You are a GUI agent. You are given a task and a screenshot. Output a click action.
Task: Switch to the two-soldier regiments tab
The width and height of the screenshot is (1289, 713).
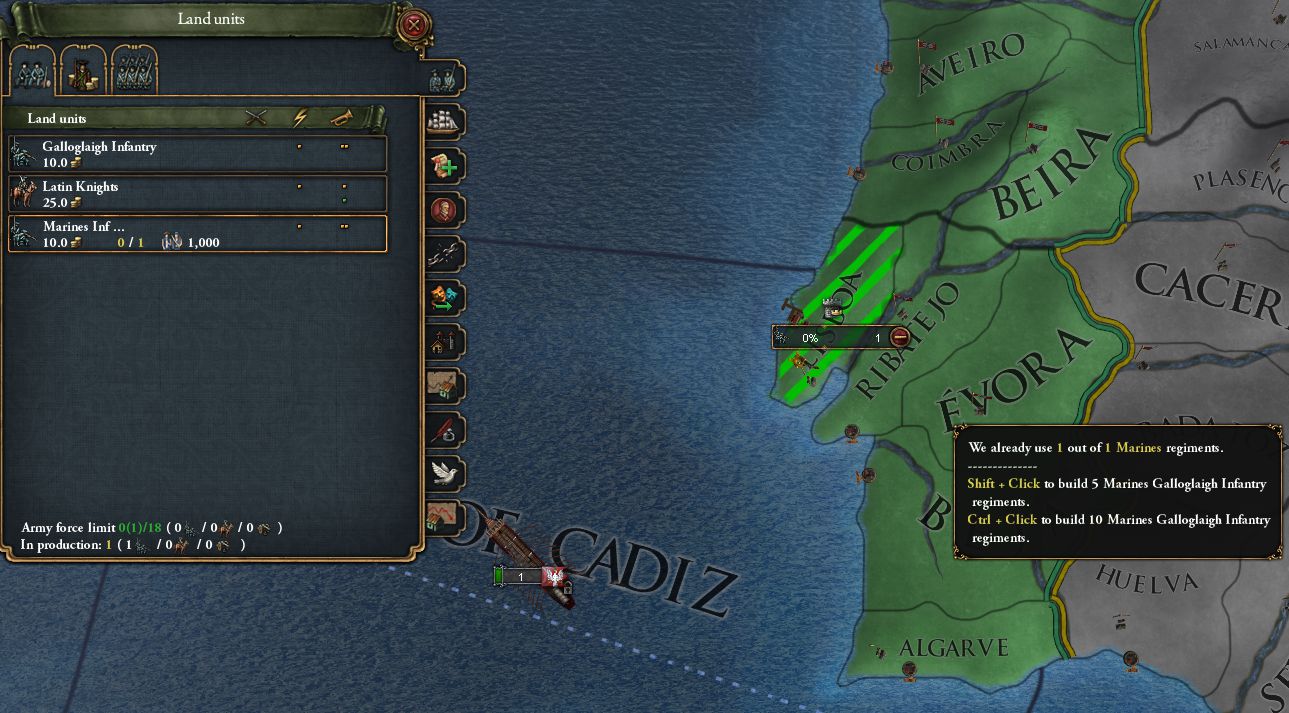point(31,70)
